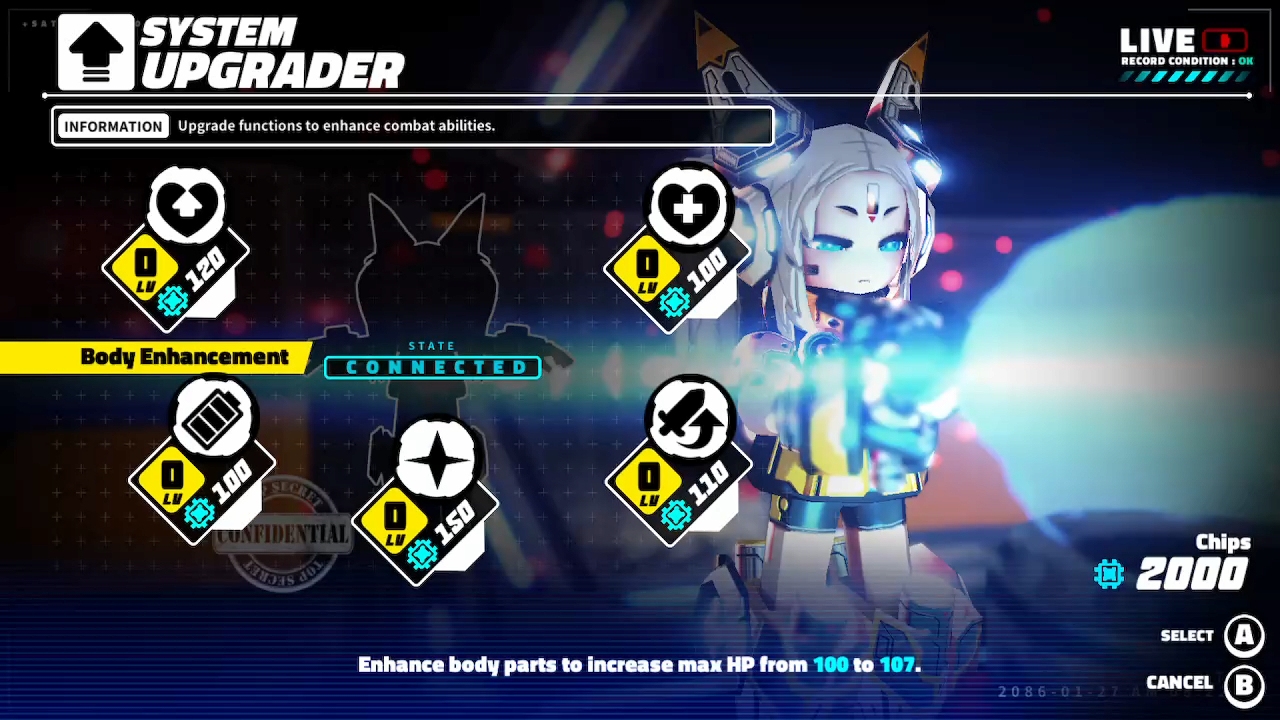The image size is (1280, 720).
Task: Click the chip icon beside the Chips total
Action: click(1108, 574)
